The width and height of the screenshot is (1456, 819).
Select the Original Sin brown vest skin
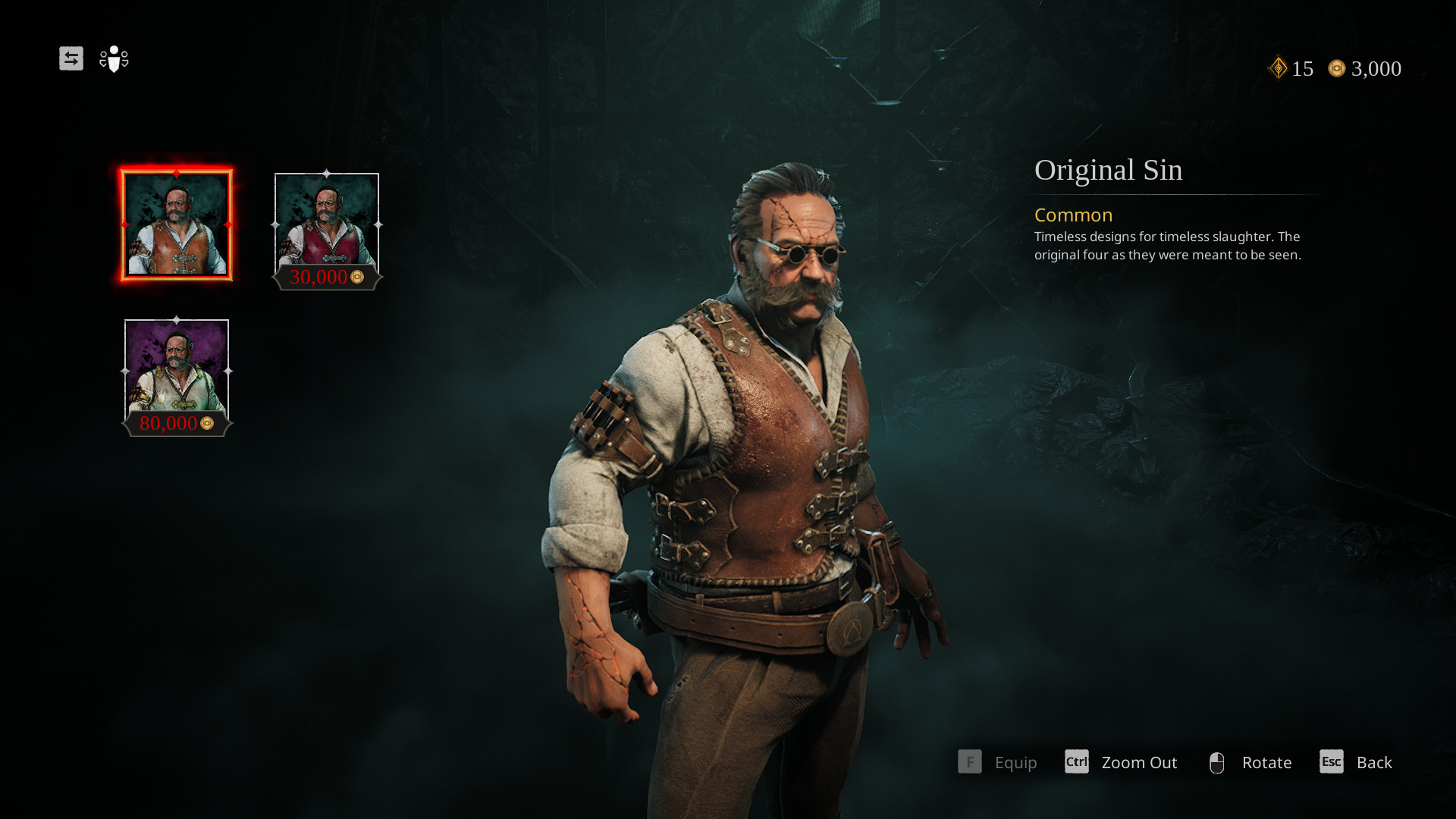177,224
